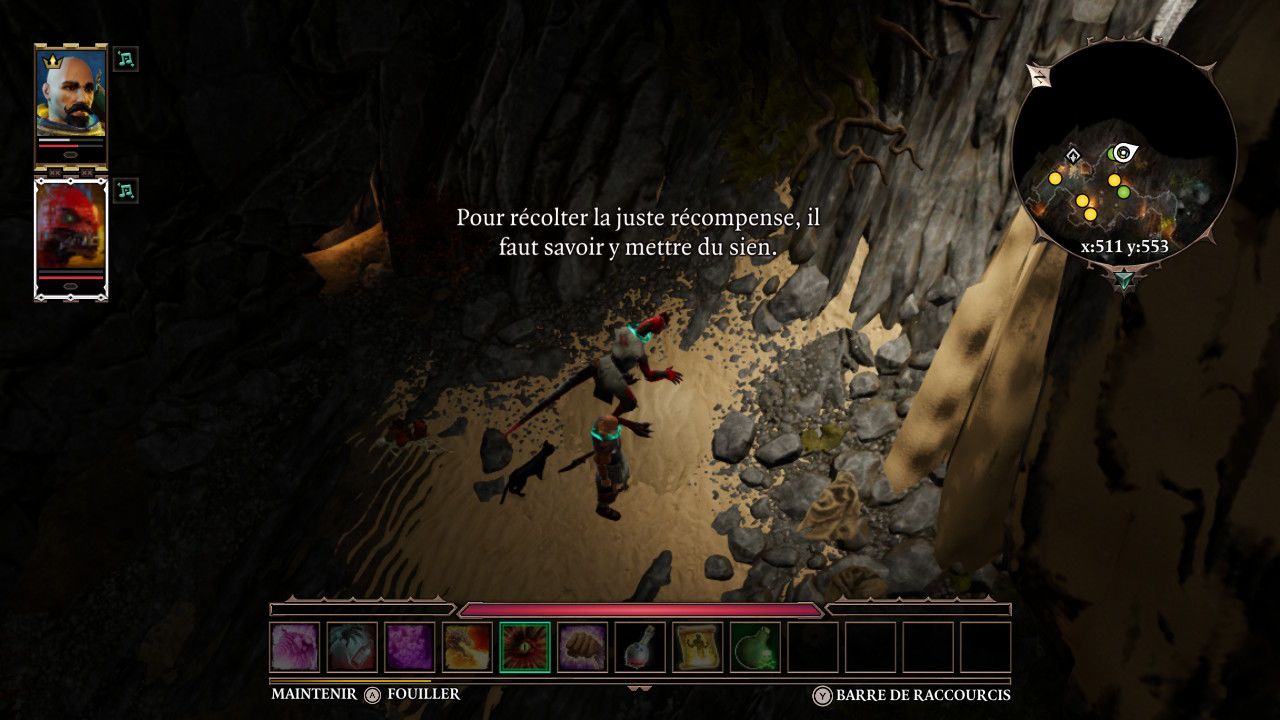Activate the purple cloud skill slot
The image size is (1280, 720).
point(411,647)
